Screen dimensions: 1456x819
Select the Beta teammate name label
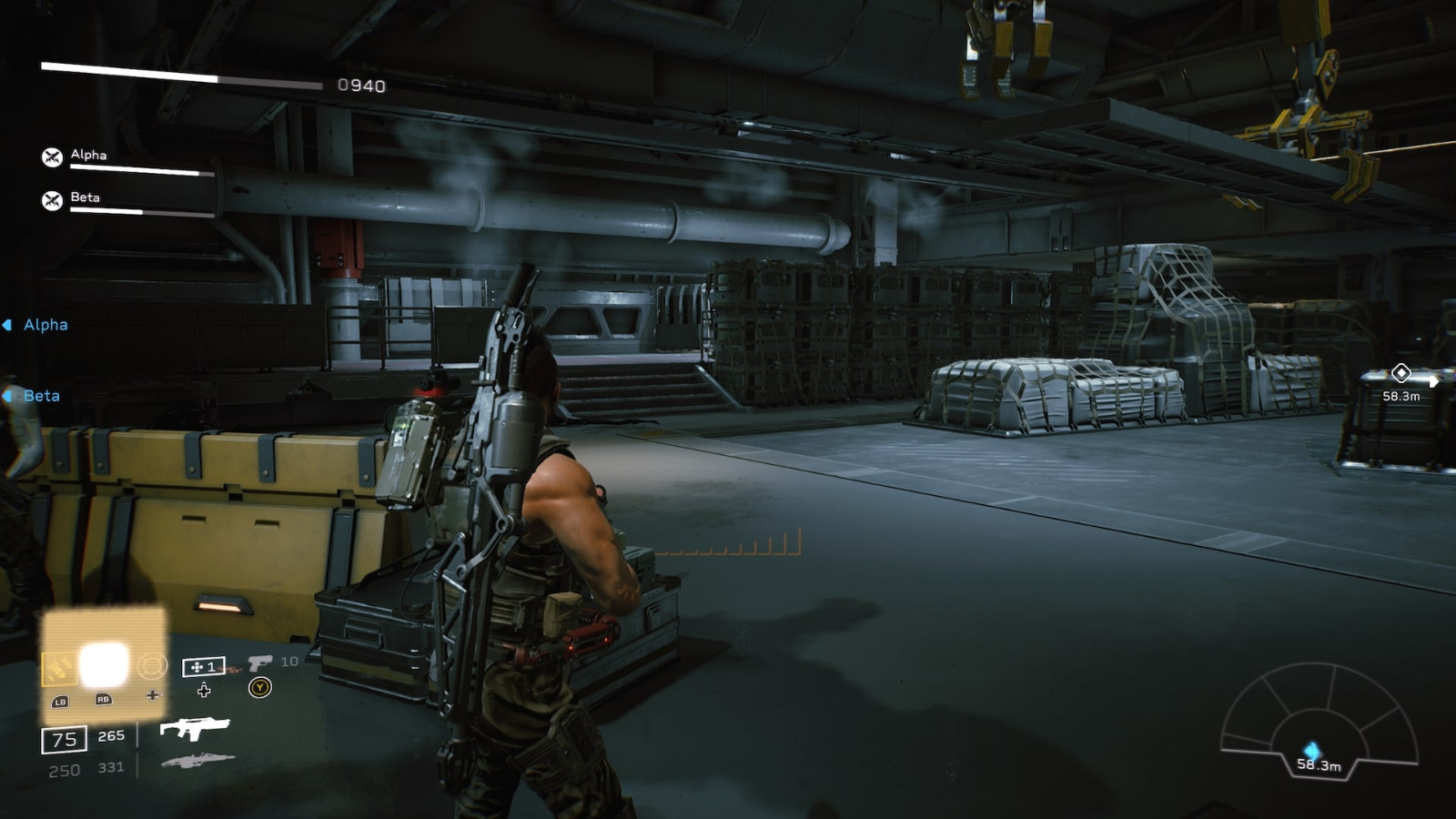point(85,197)
